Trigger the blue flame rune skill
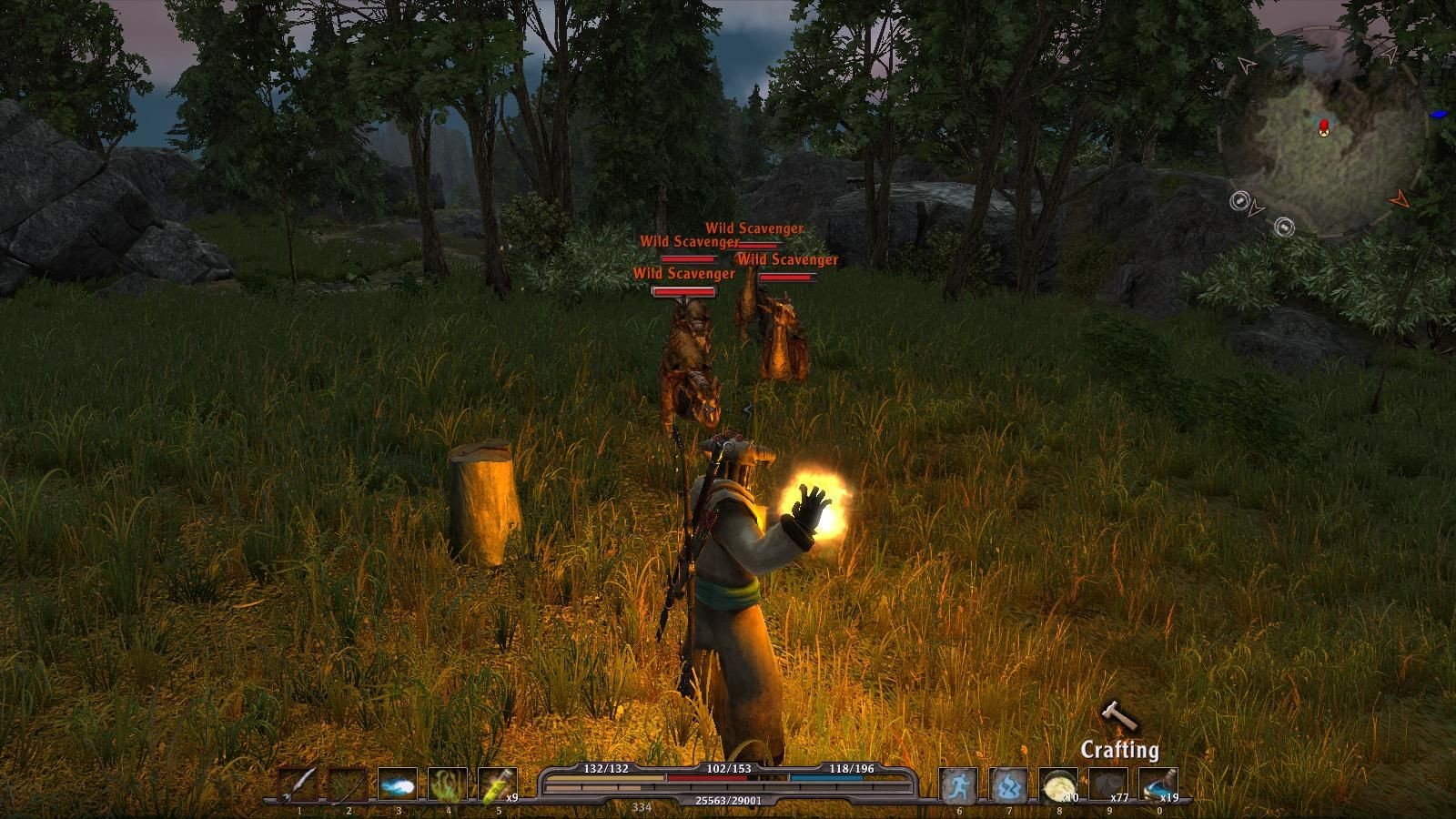The width and height of the screenshot is (1456, 819). pyautogui.click(x=1009, y=784)
